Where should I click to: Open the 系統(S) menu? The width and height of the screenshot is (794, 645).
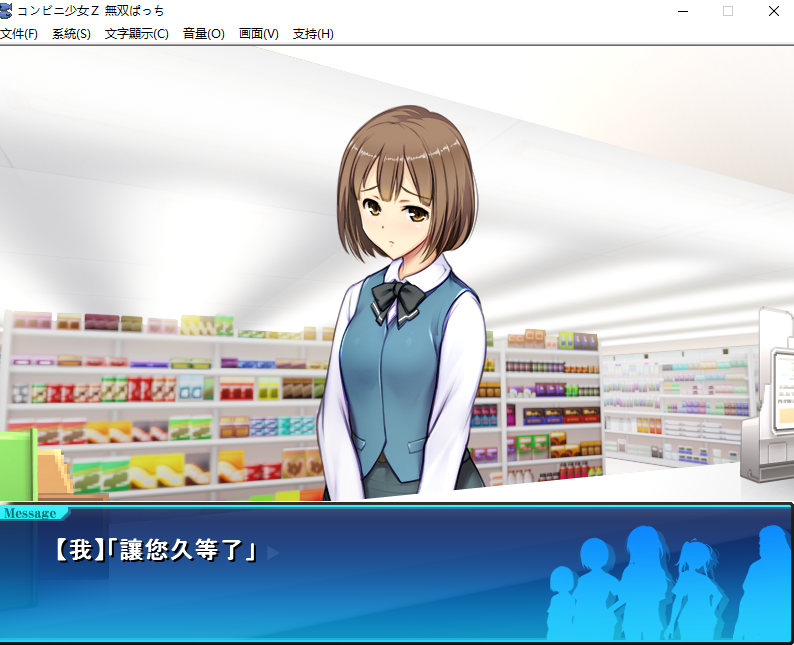[x=71, y=34]
